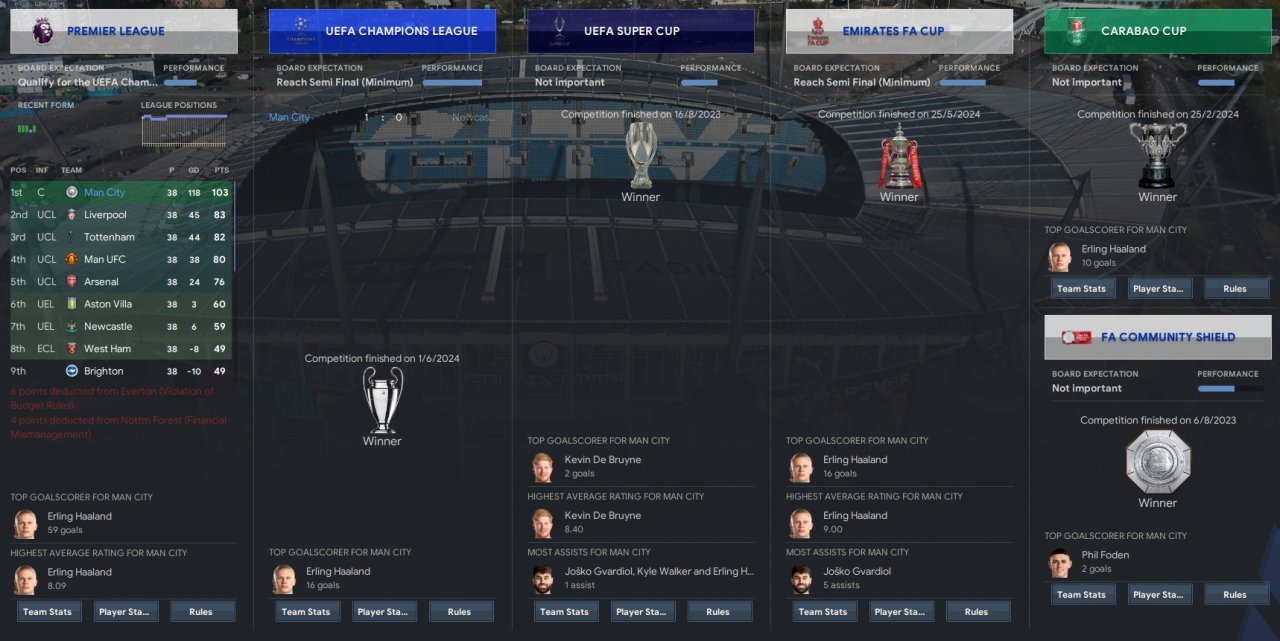Open the Emirates FA Cup header

(x=898, y=31)
